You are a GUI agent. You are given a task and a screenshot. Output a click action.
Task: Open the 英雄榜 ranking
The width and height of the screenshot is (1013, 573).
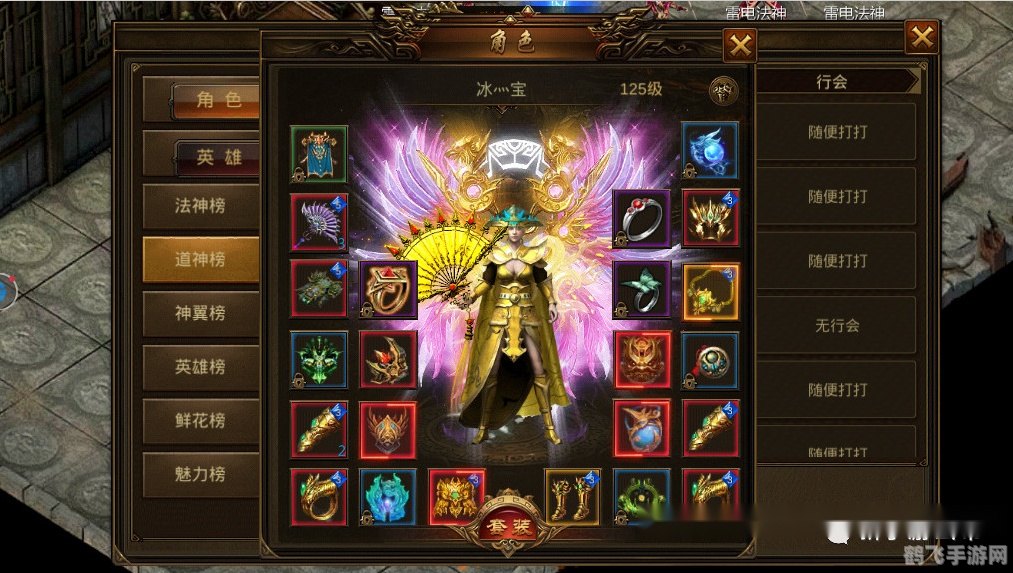(x=200, y=367)
